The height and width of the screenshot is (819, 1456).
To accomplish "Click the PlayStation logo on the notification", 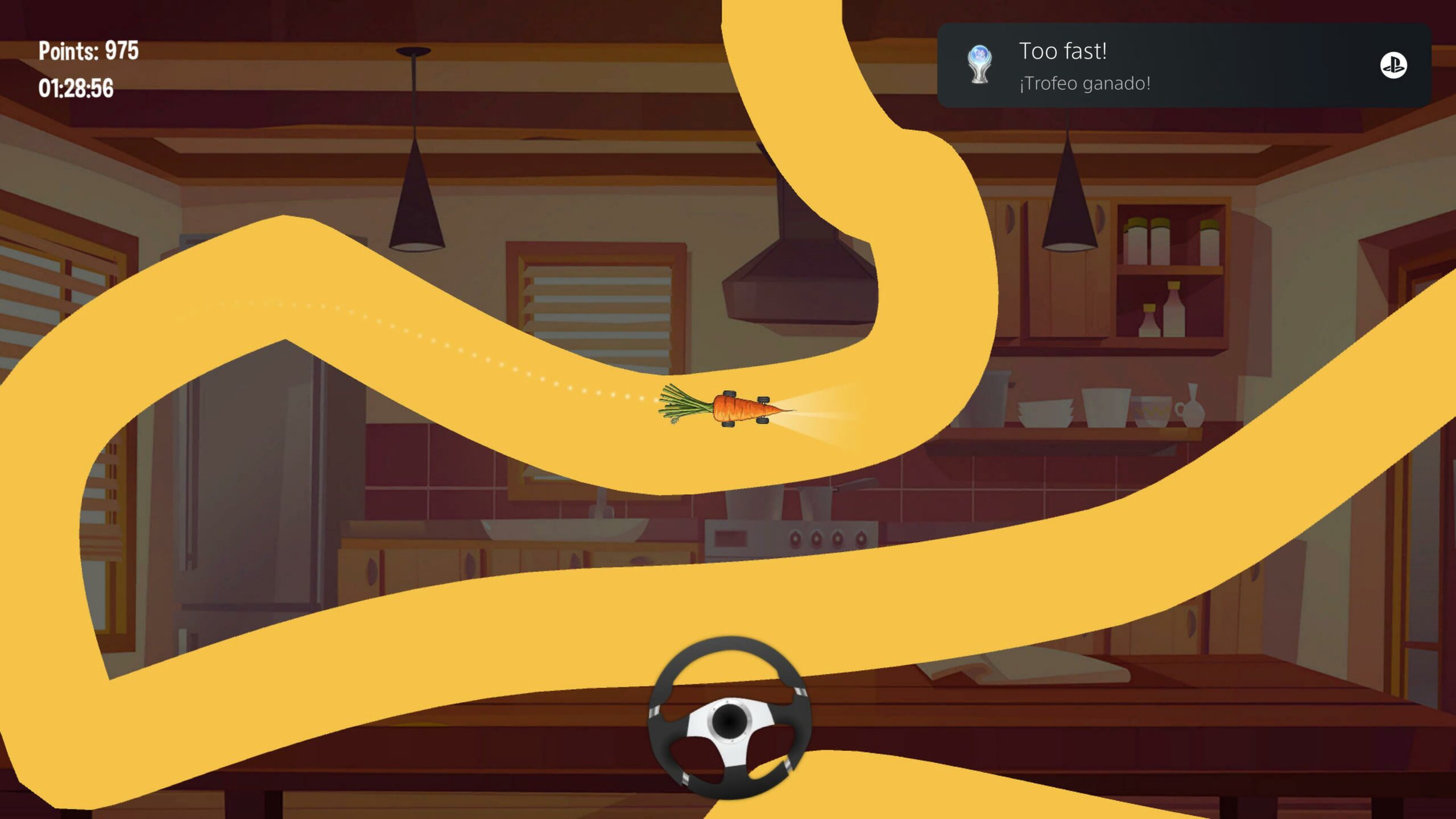I will [1393, 65].
